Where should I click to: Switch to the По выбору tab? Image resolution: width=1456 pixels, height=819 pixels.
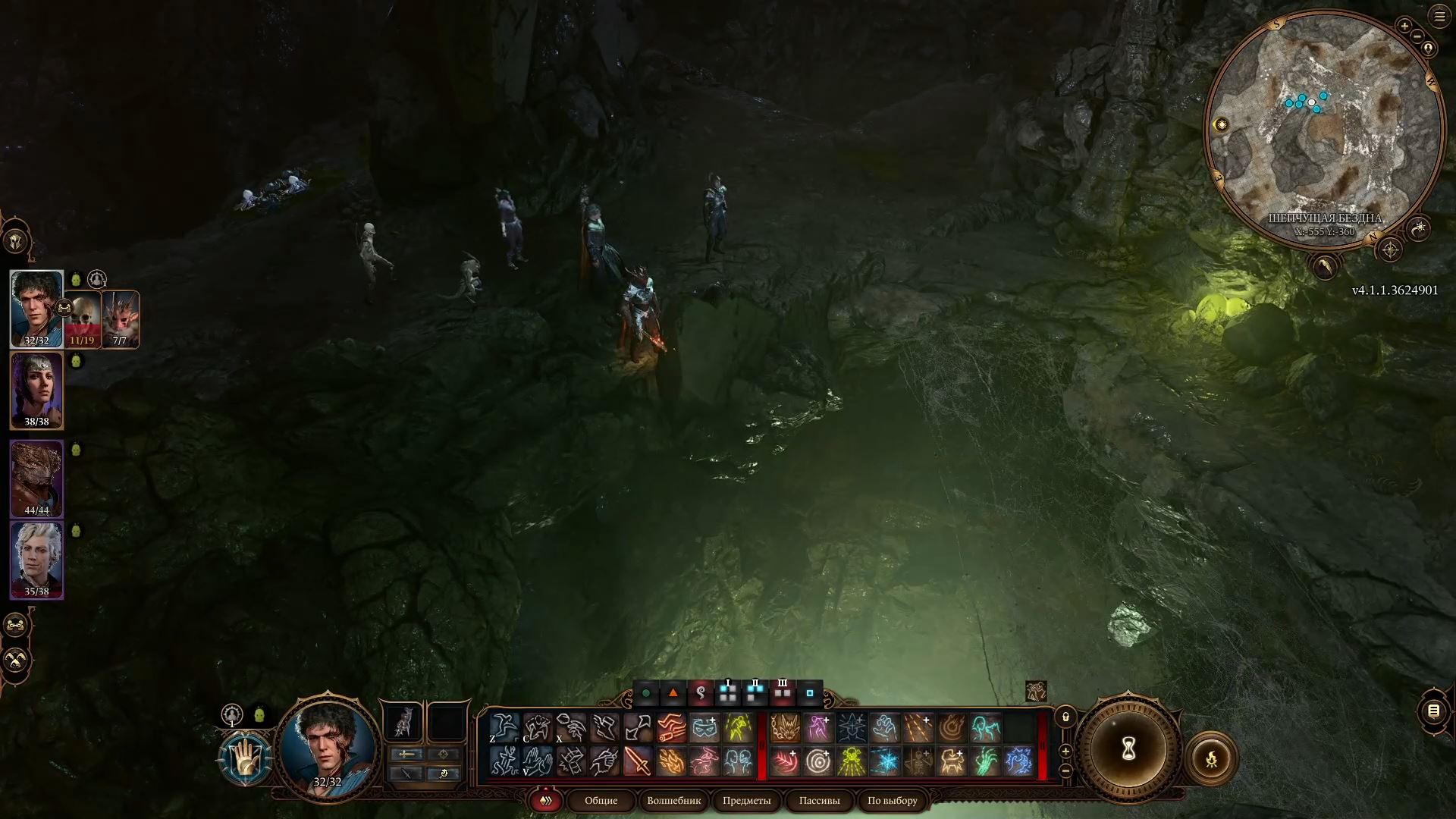tap(892, 800)
